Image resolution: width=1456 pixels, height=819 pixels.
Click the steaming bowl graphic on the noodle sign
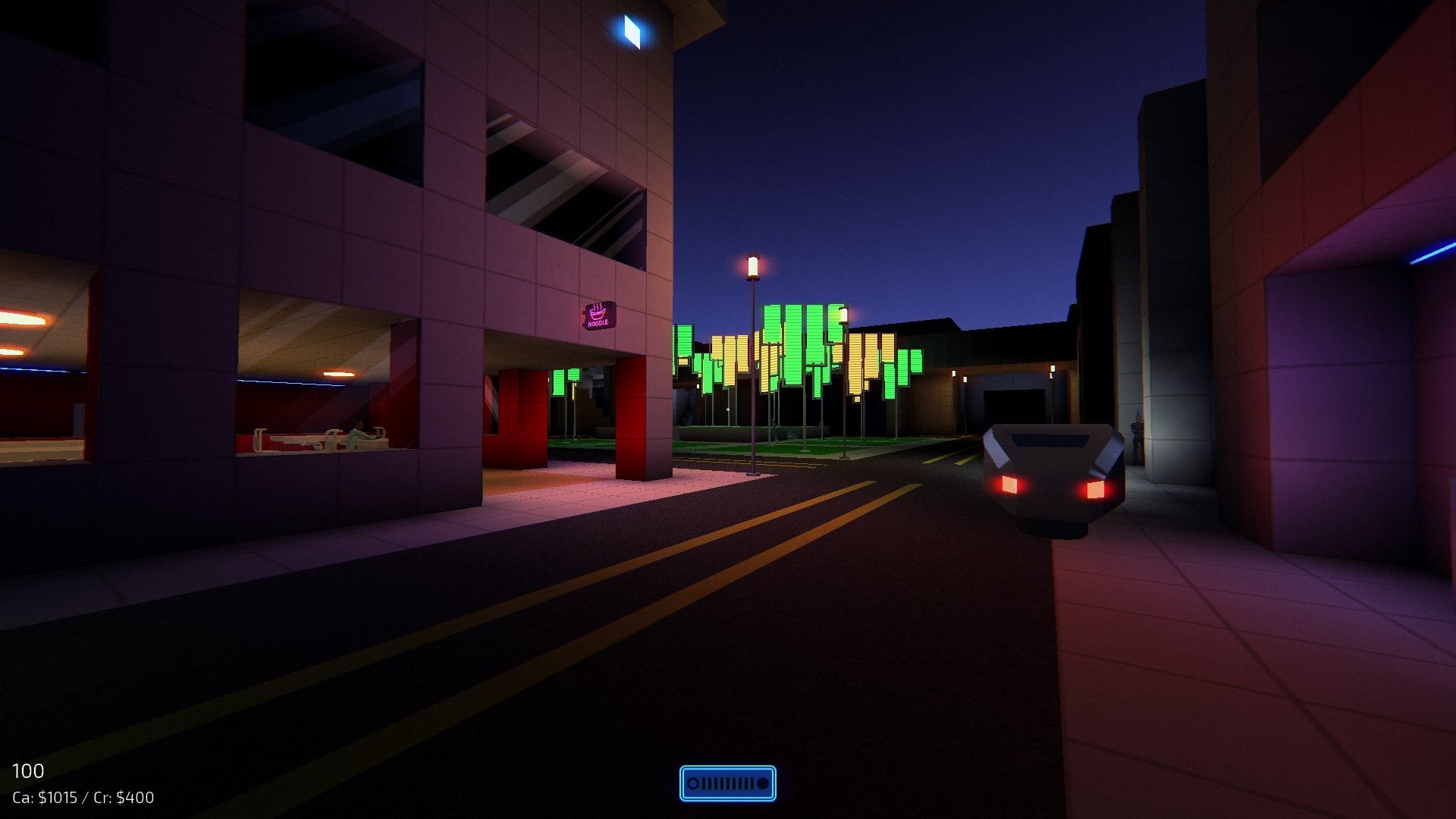[598, 312]
